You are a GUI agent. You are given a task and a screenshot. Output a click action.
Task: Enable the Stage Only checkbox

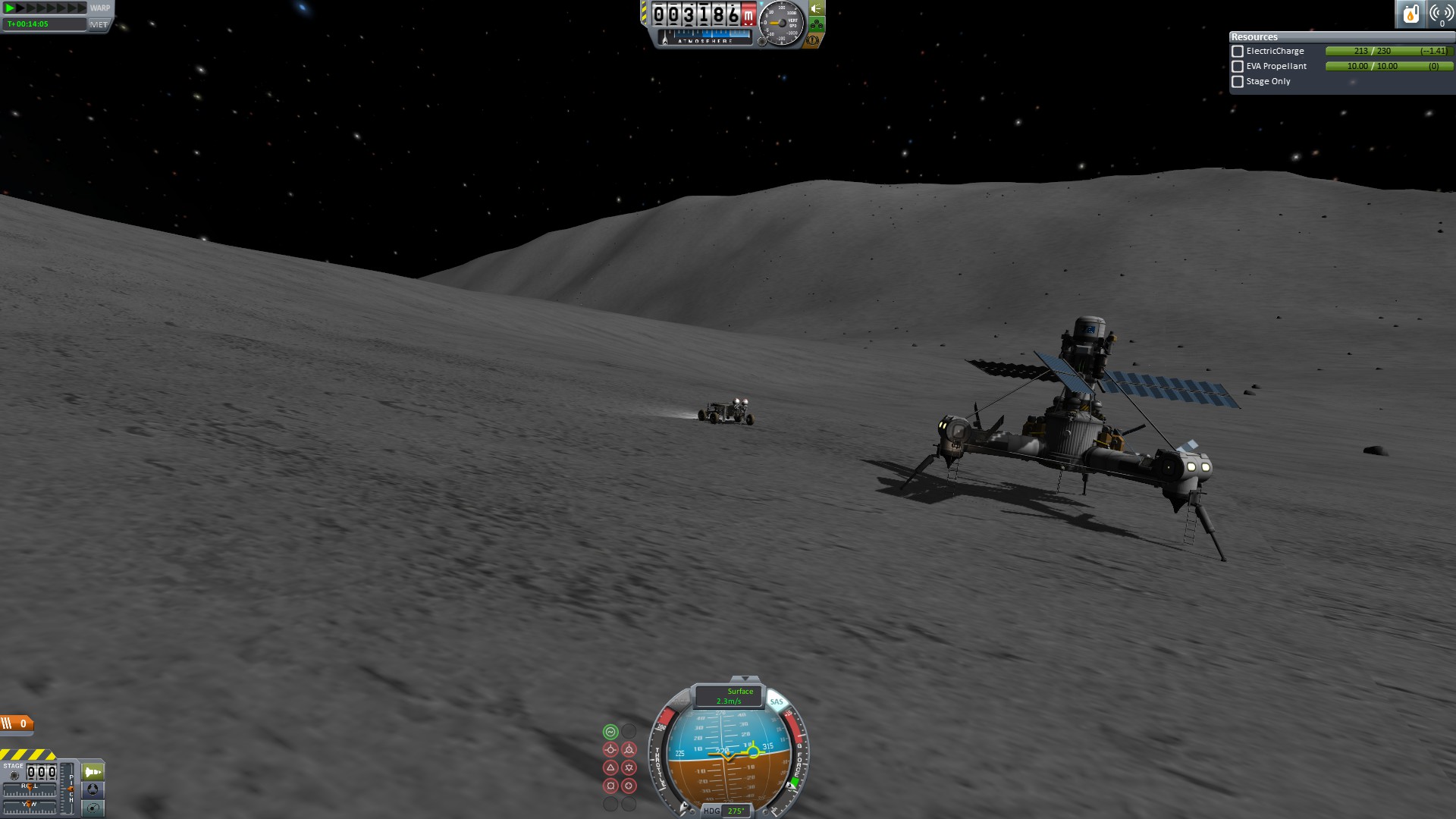click(x=1238, y=82)
